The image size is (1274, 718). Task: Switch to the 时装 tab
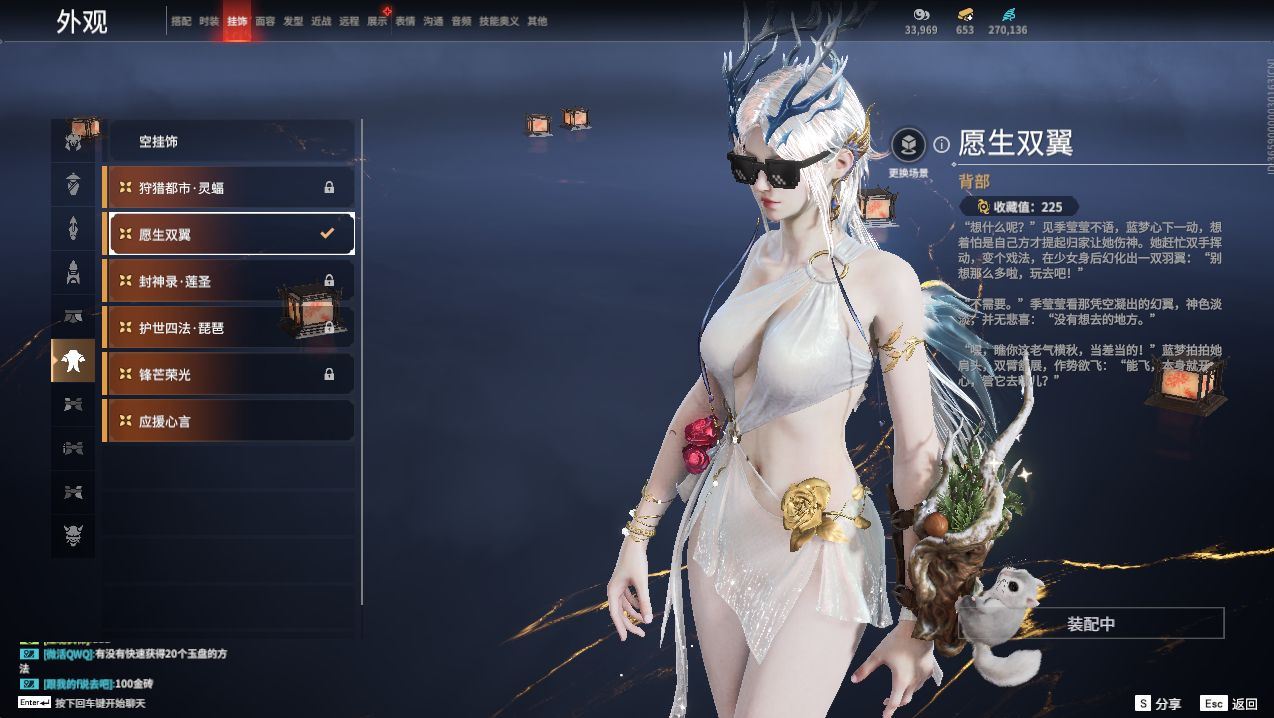click(x=209, y=21)
